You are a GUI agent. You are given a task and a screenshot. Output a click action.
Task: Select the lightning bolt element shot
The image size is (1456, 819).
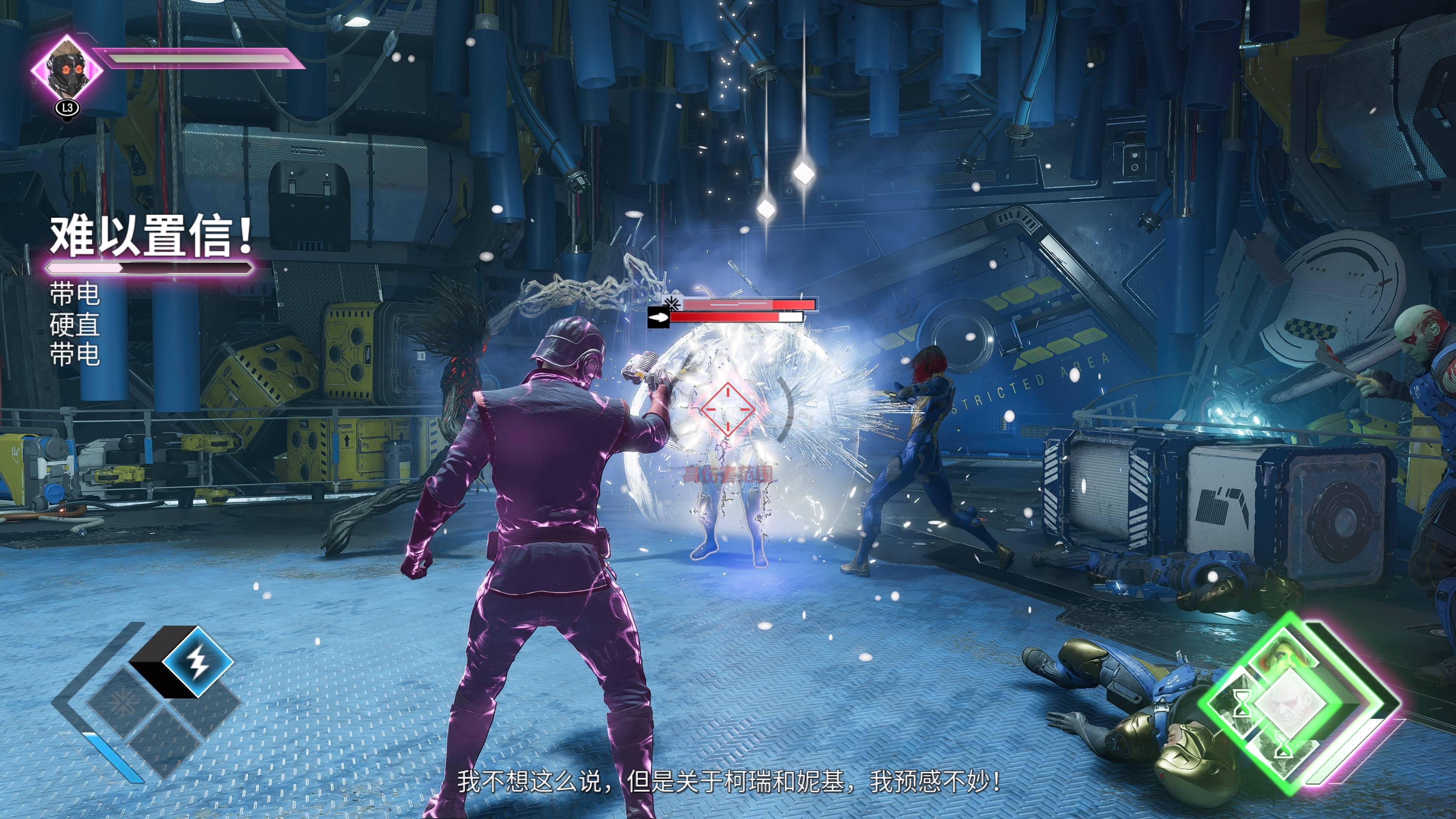pos(198,661)
